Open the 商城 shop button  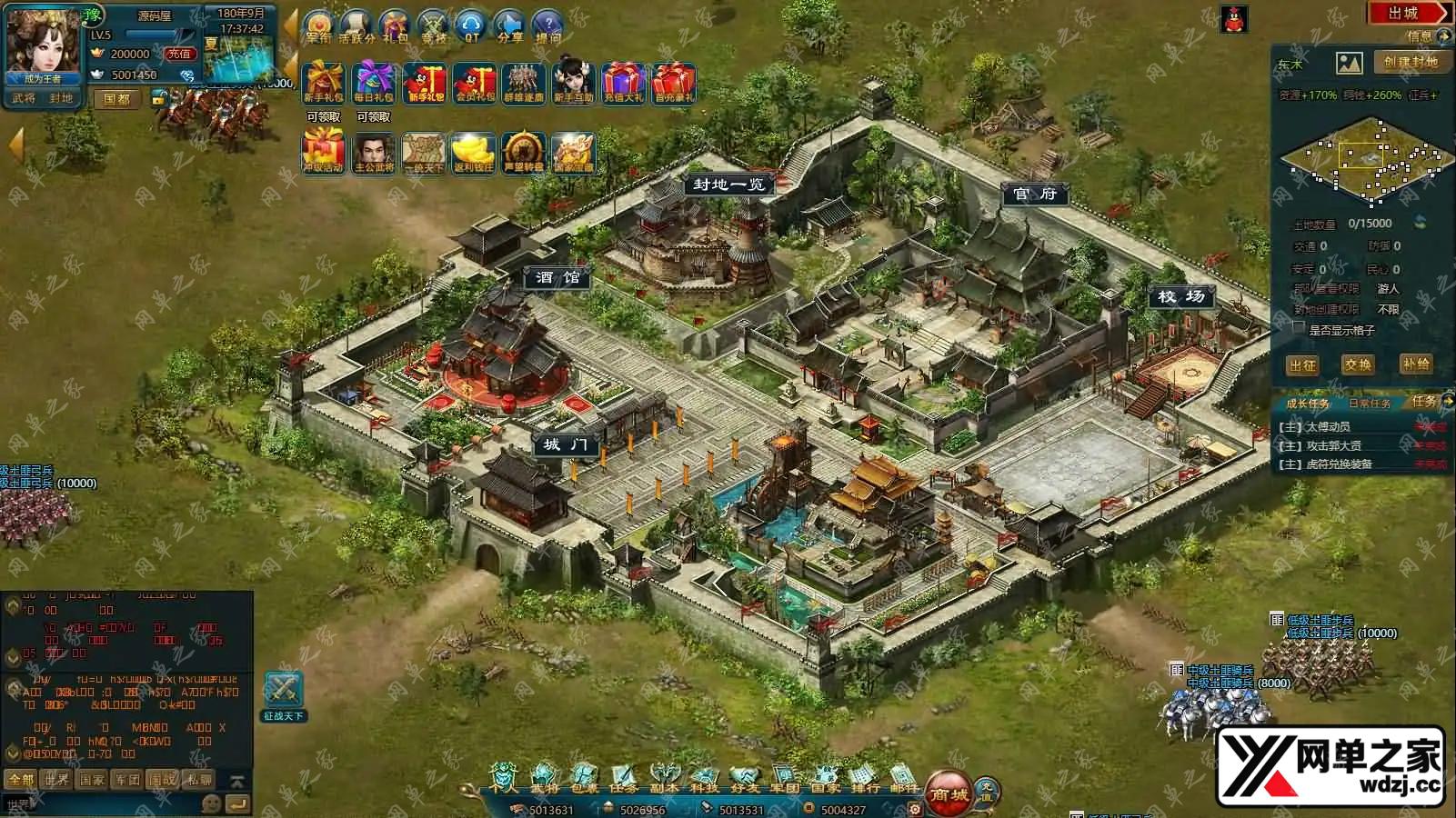coord(947,791)
